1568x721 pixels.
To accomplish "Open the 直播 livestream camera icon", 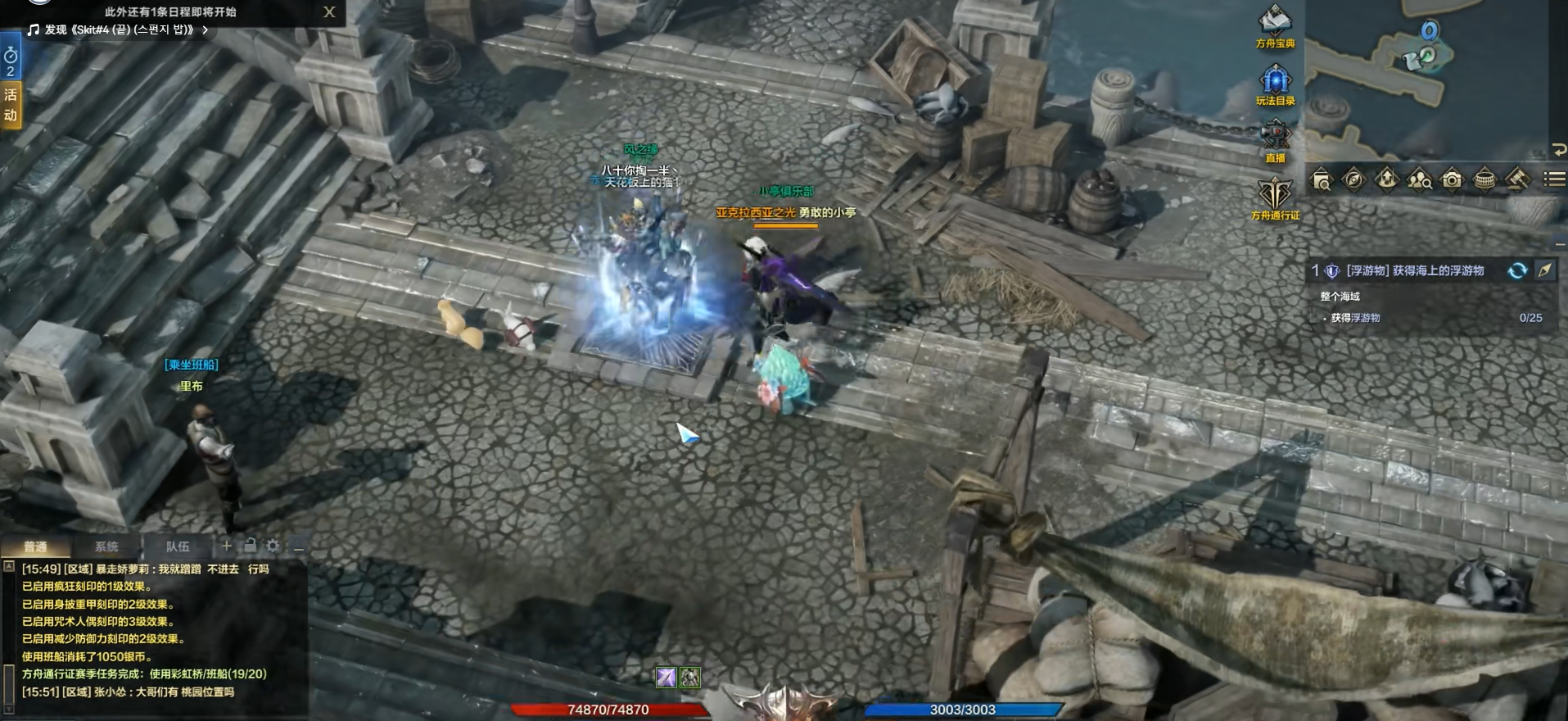I will tap(1275, 138).
